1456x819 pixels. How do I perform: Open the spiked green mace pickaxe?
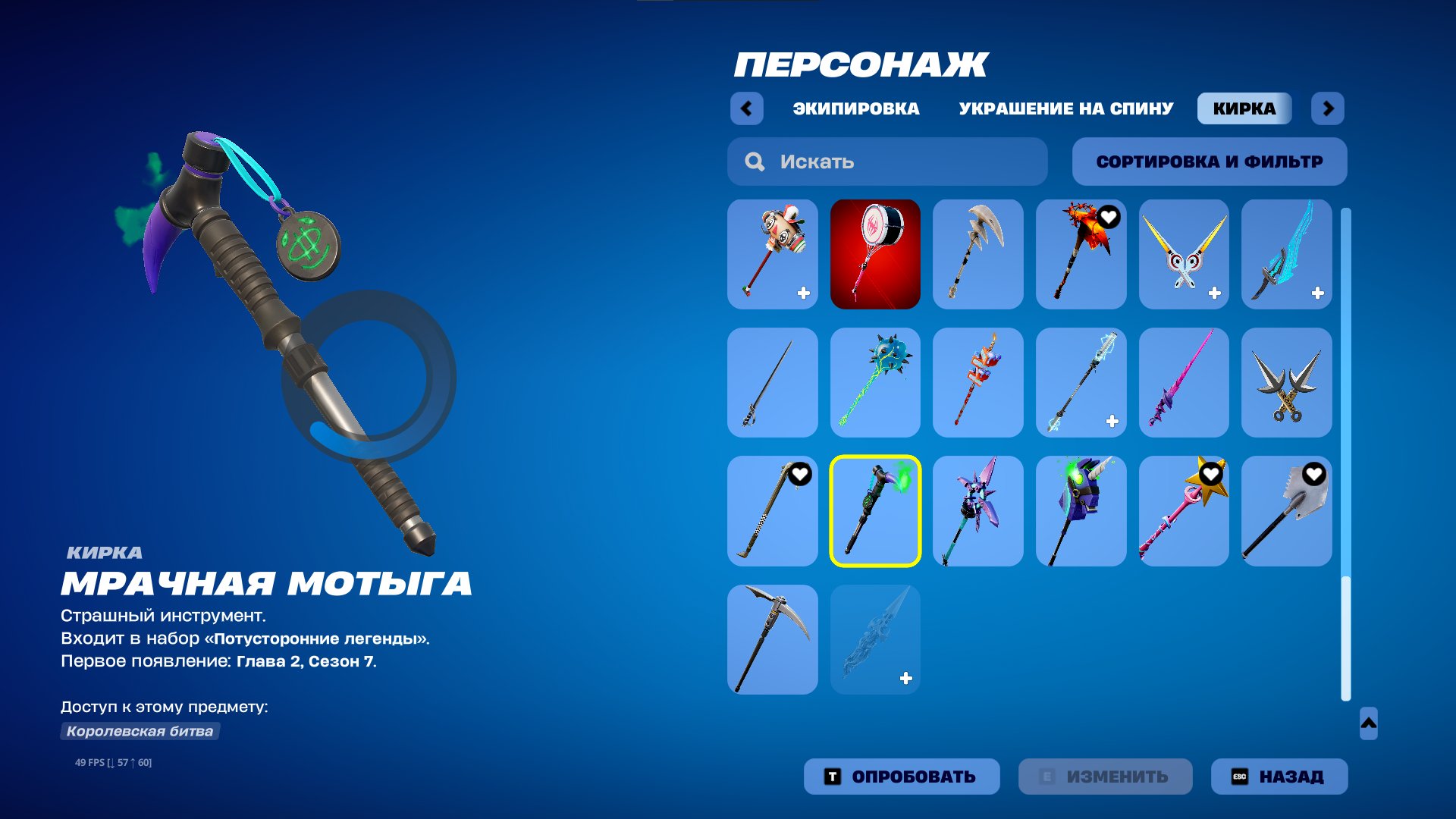coord(874,383)
